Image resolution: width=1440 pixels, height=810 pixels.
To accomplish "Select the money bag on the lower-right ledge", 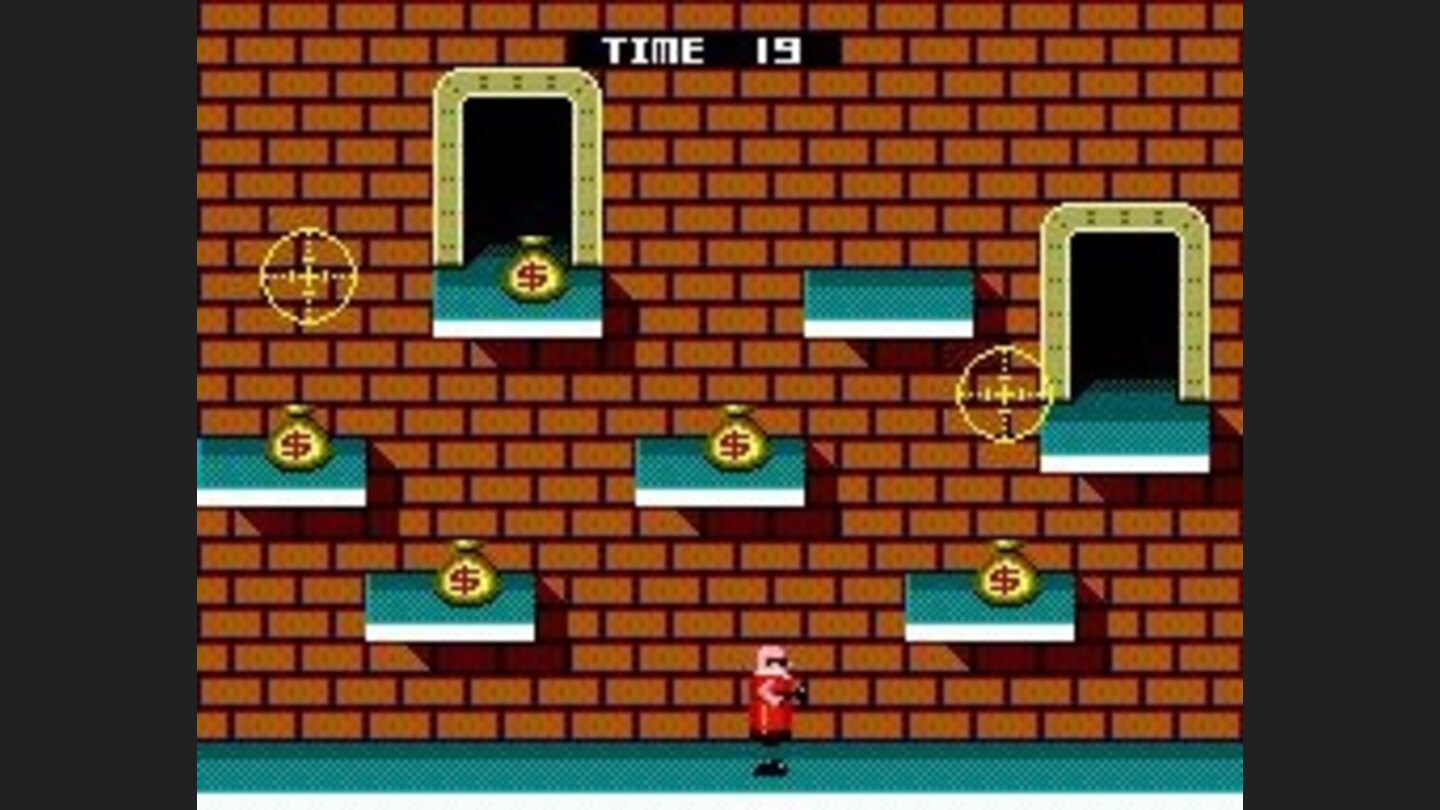I will tap(1006, 577).
